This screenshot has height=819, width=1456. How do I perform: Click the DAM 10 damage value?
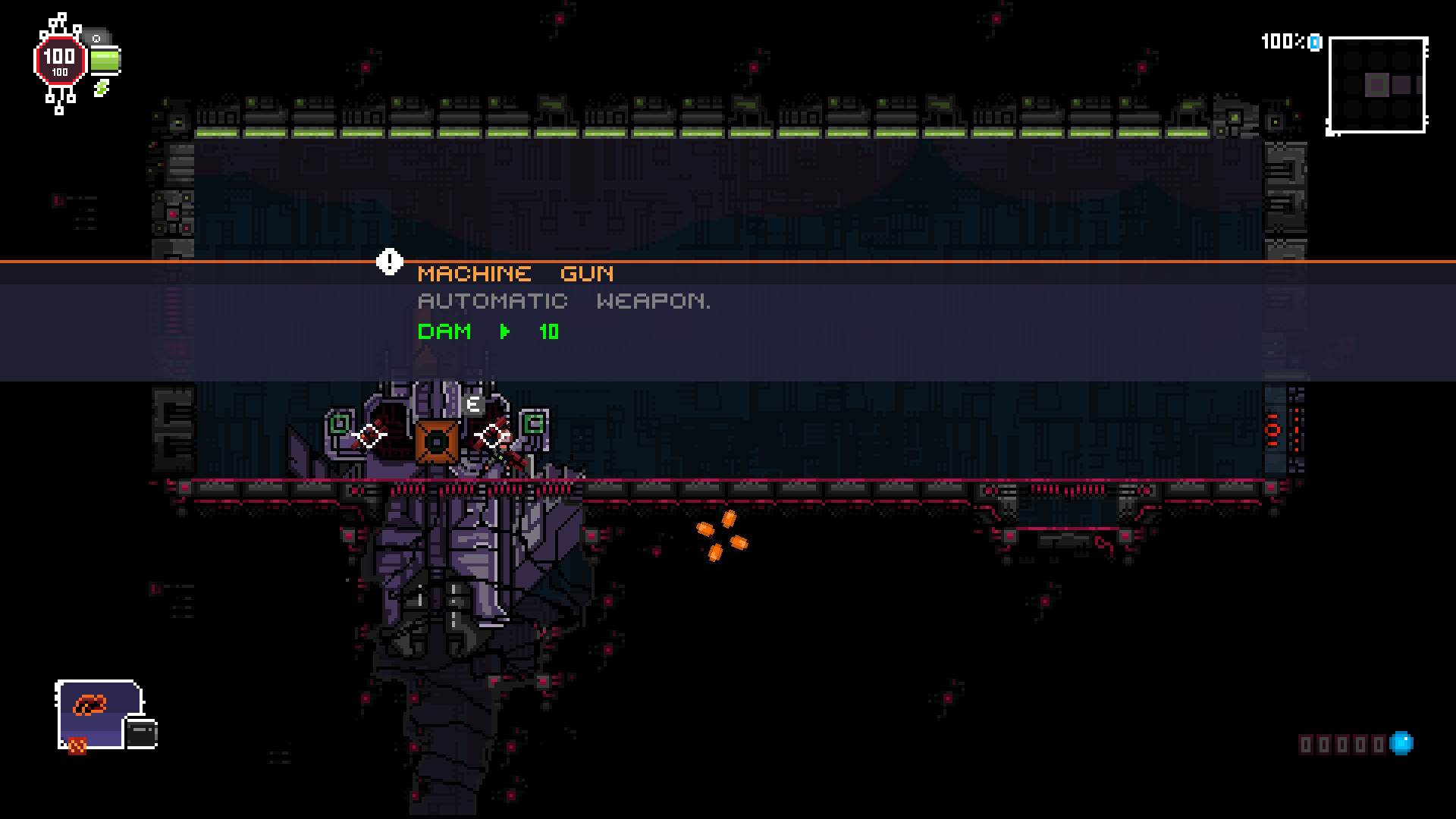coord(549,332)
